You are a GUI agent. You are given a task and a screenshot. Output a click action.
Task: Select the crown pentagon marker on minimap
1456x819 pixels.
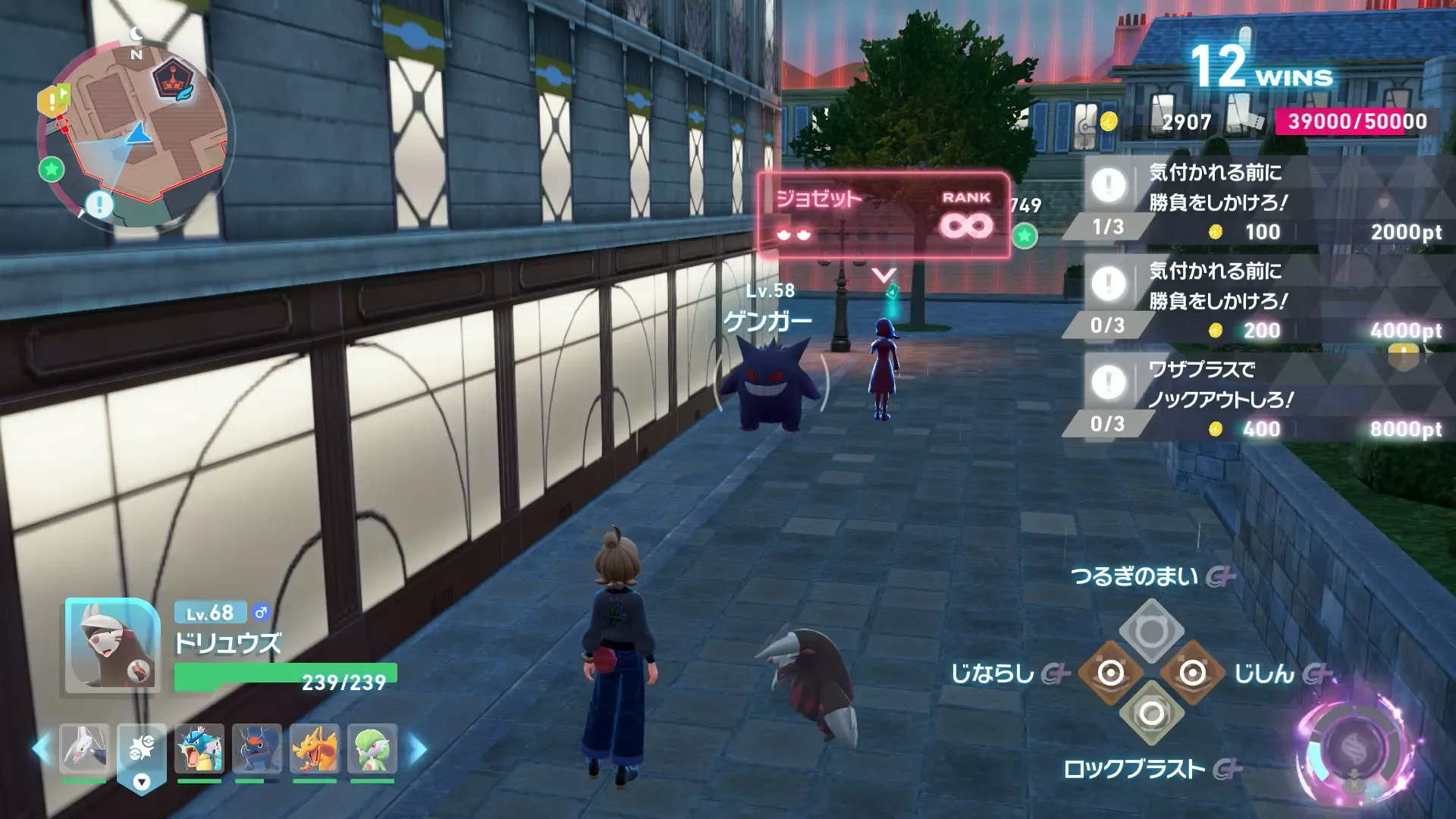point(174,80)
